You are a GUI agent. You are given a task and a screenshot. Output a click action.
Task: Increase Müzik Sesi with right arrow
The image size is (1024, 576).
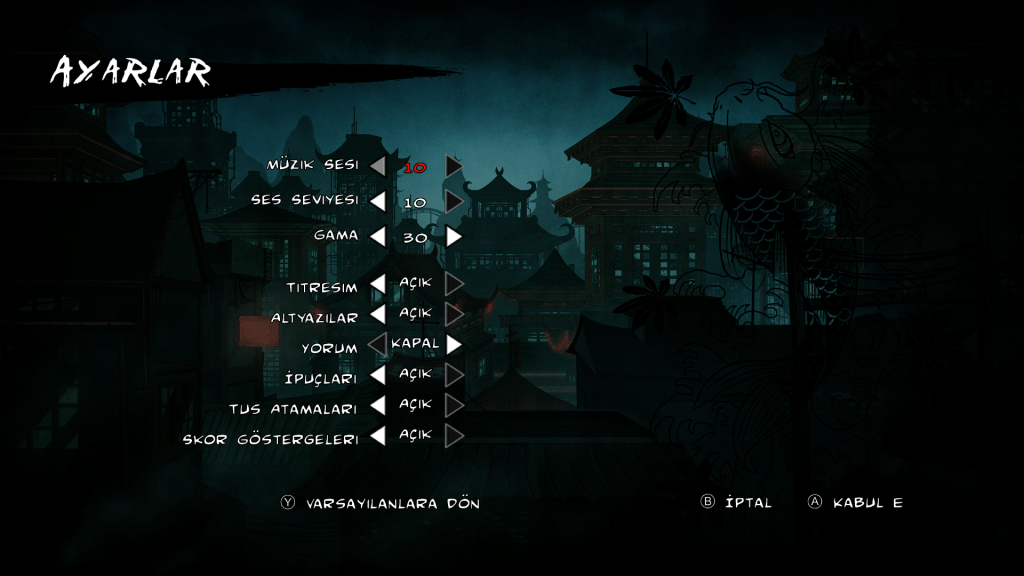[454, 165]
